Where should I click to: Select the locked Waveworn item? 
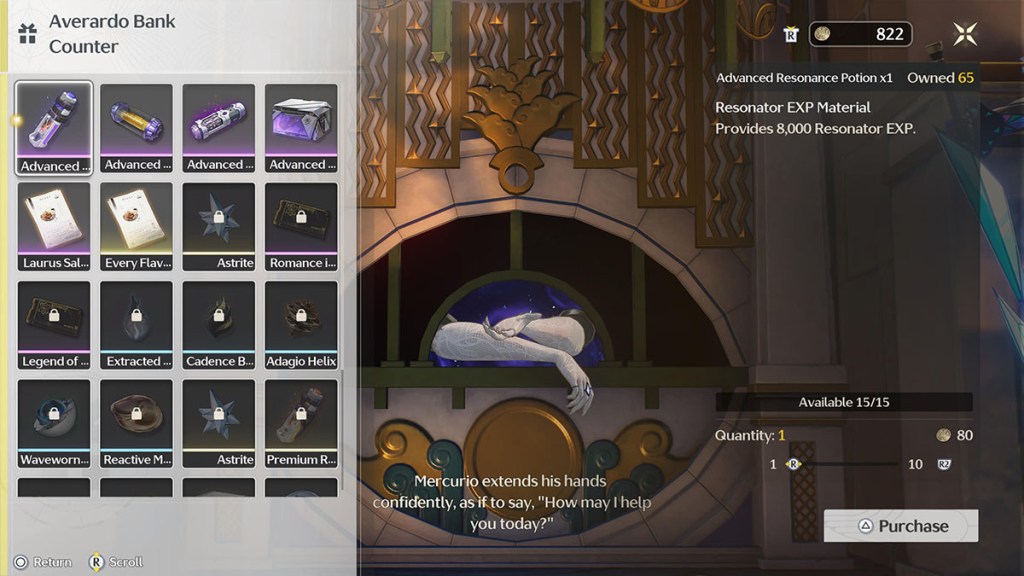click(x=54, y=424)
